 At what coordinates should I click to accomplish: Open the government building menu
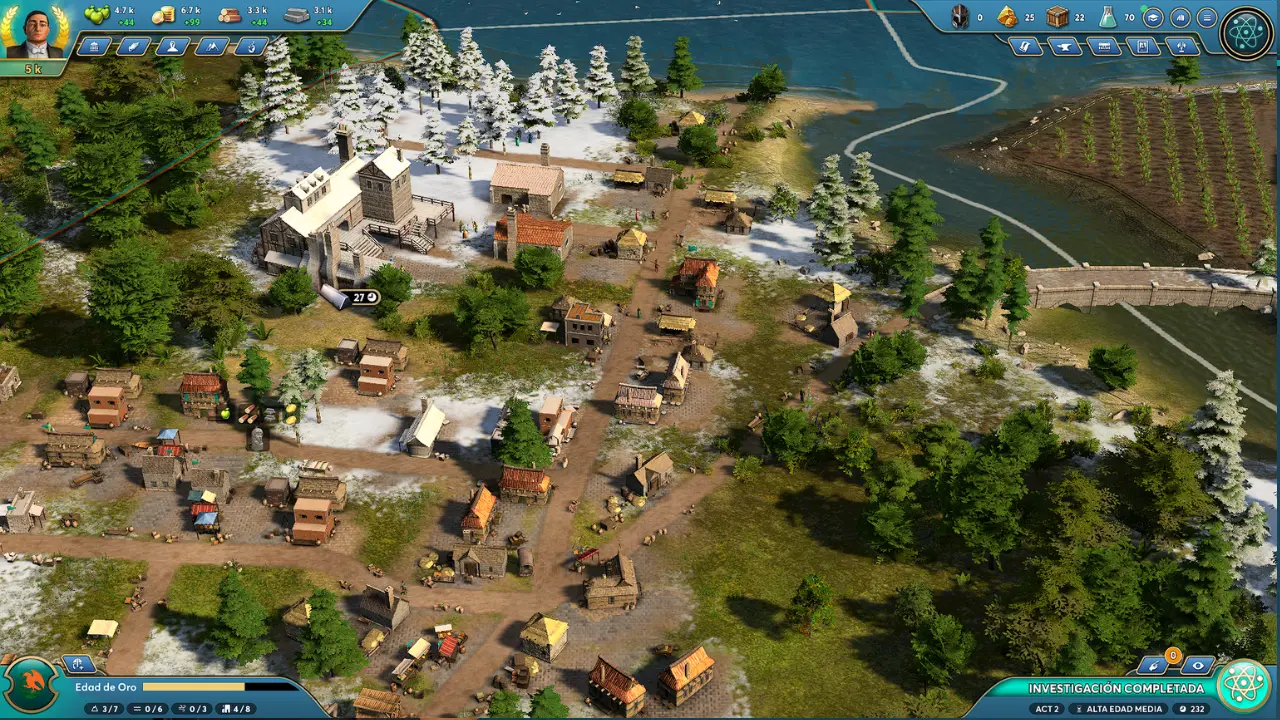click(95, 46)
